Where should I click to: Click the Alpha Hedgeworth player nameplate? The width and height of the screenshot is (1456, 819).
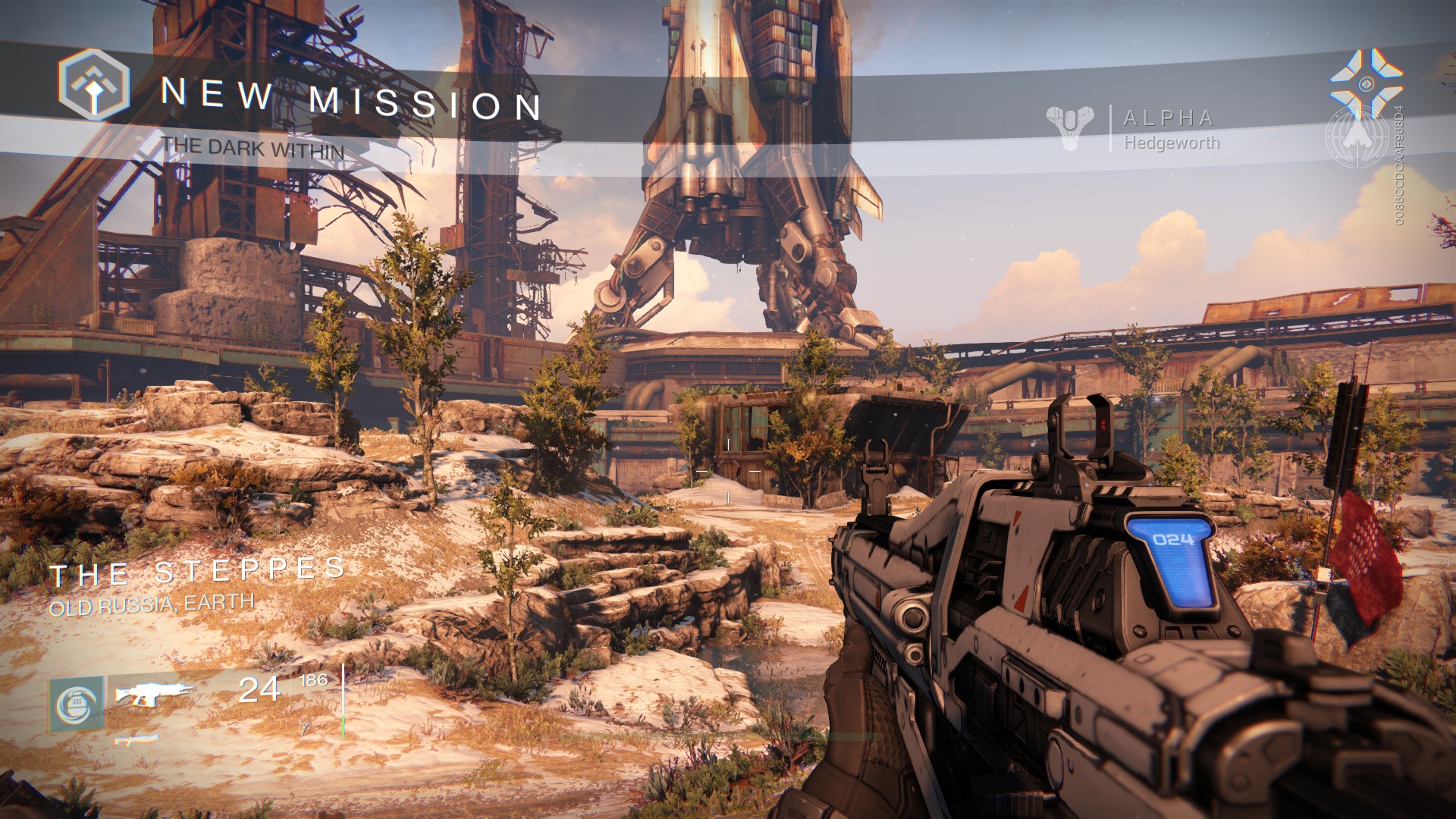coord(1170,130)
